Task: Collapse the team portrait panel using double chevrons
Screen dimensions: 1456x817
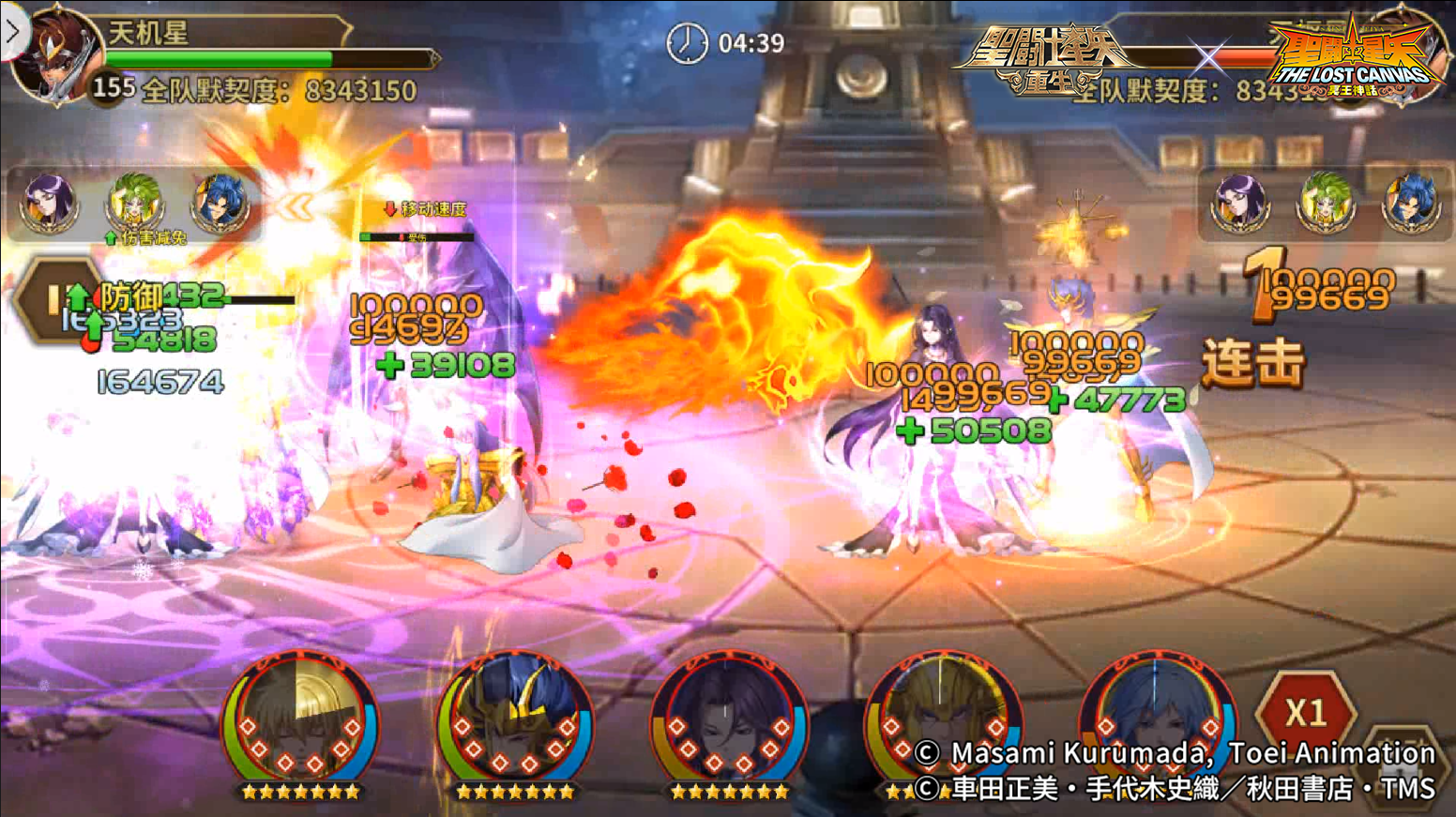Action: pos(295,206)
